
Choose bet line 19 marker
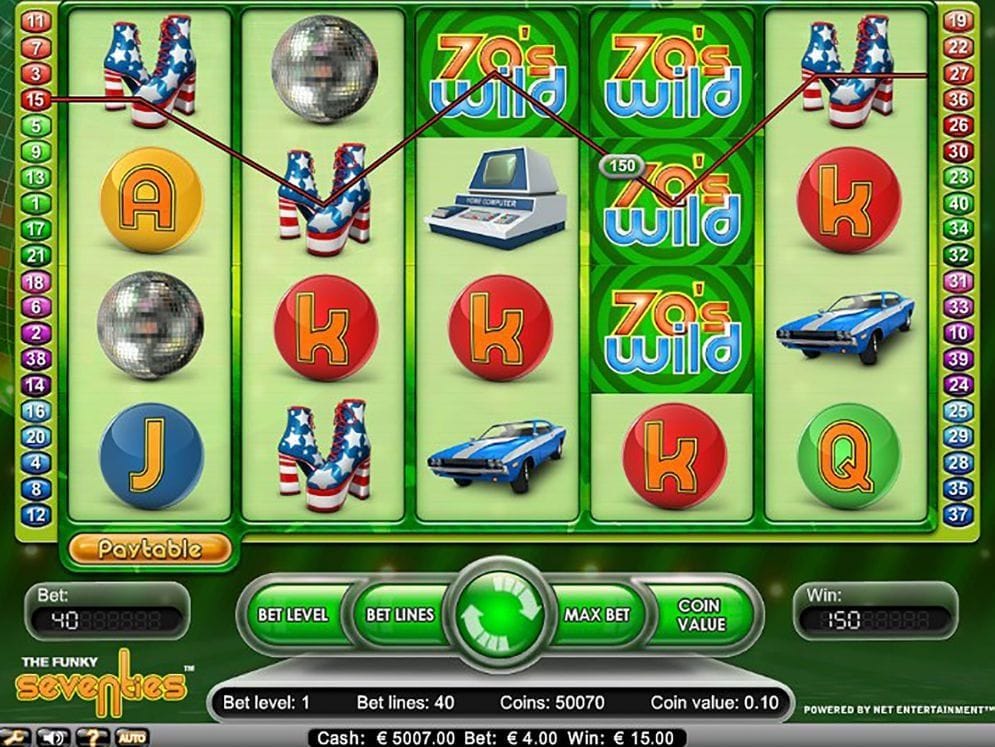click(958, 21)
